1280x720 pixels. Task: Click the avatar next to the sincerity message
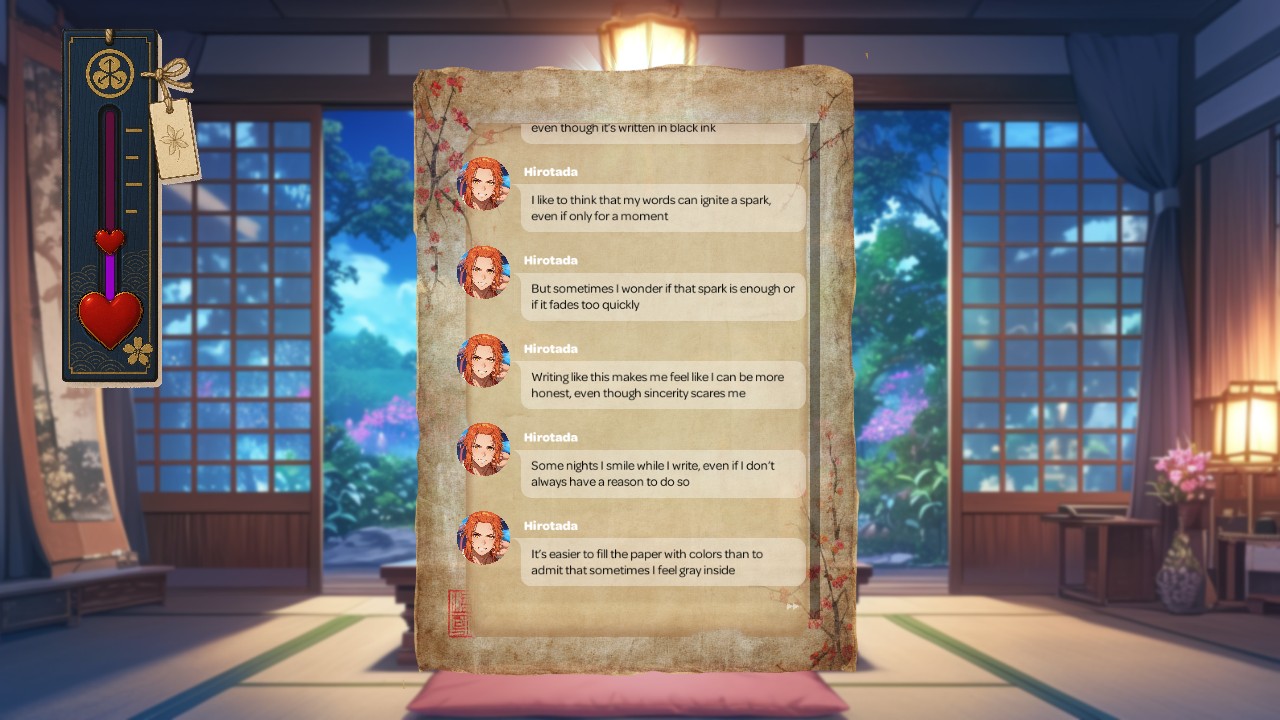pyautogui.click(x=486, y=362)
